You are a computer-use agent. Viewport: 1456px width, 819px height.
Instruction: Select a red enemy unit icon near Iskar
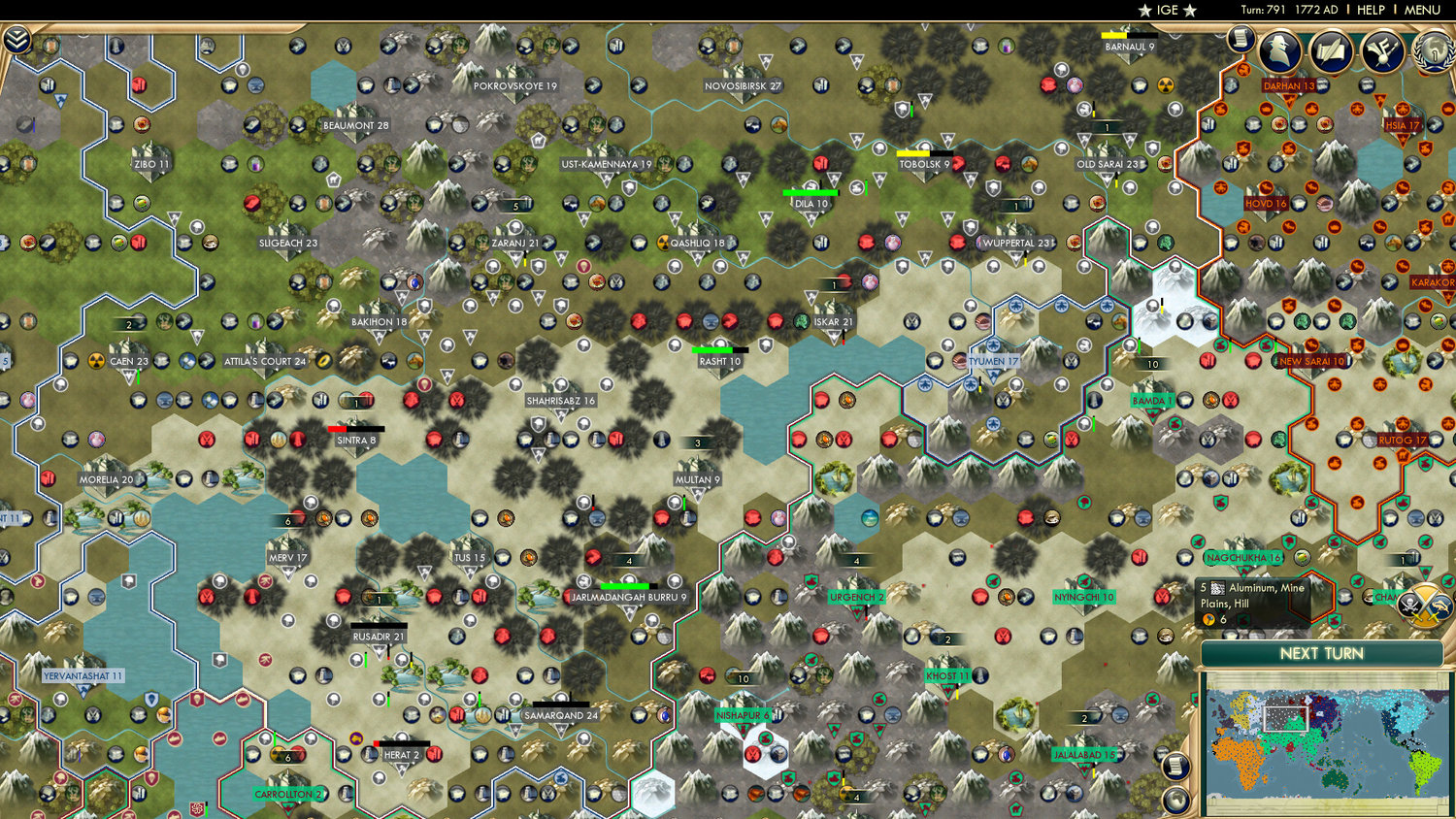[x=777, y=321]
